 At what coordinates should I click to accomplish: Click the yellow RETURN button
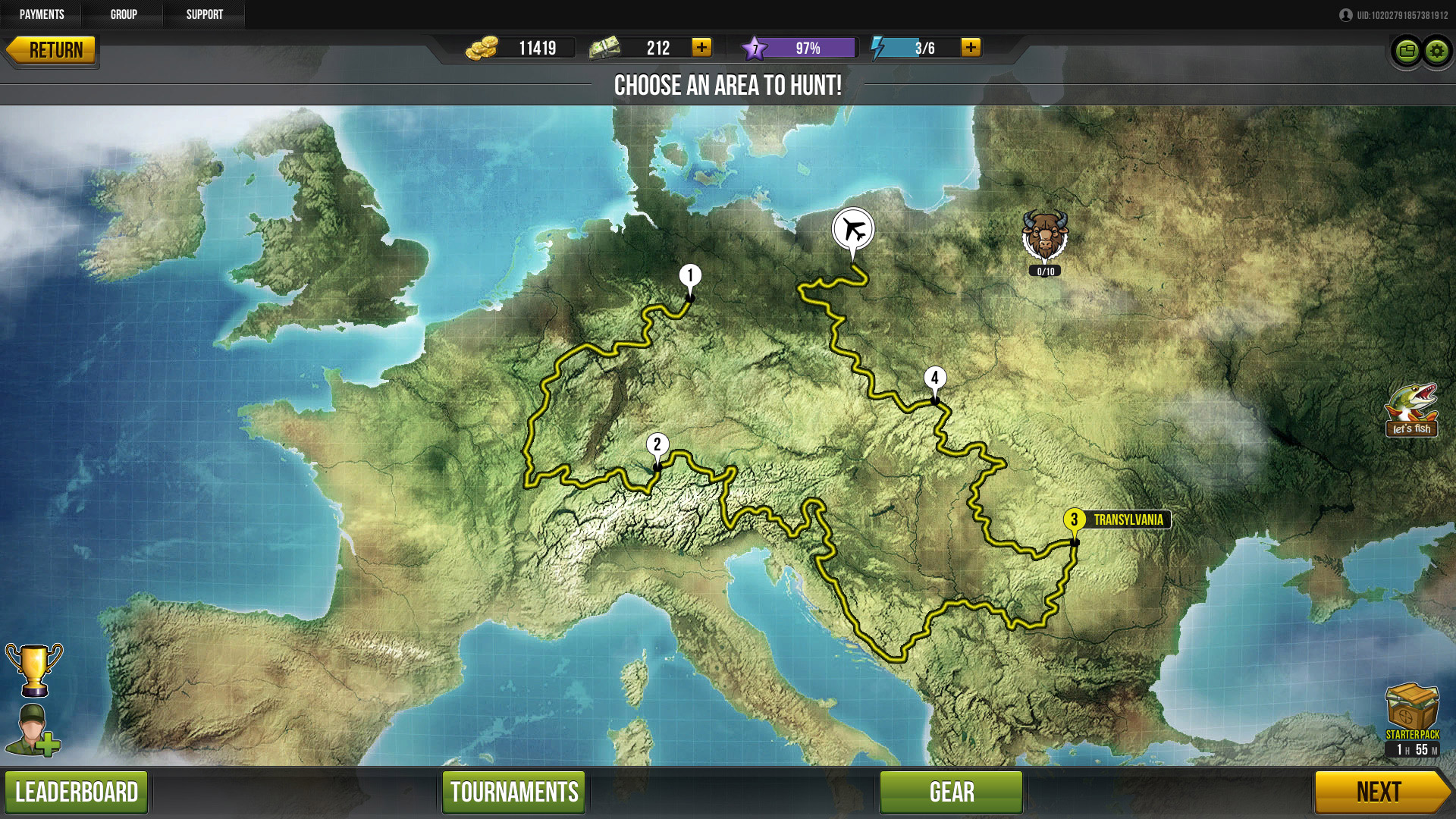(52, 50)
